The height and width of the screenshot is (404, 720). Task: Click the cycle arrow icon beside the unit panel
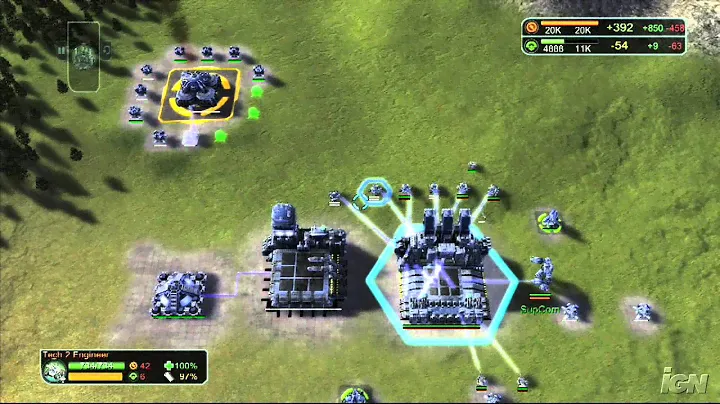coord(107,49)
